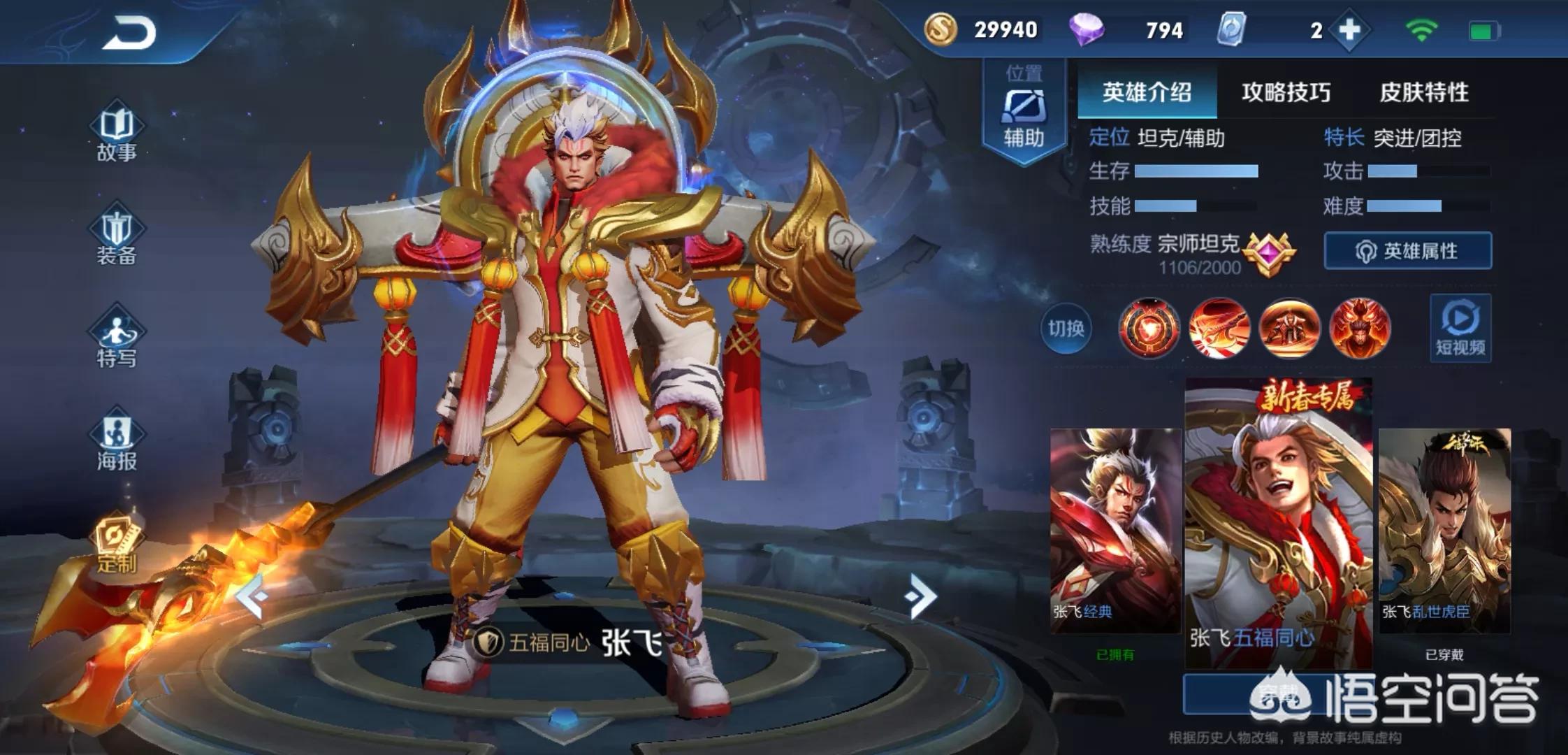Choose the 五福同心 skin card
Screen dimensions: 1568x755
(1278, 524)
